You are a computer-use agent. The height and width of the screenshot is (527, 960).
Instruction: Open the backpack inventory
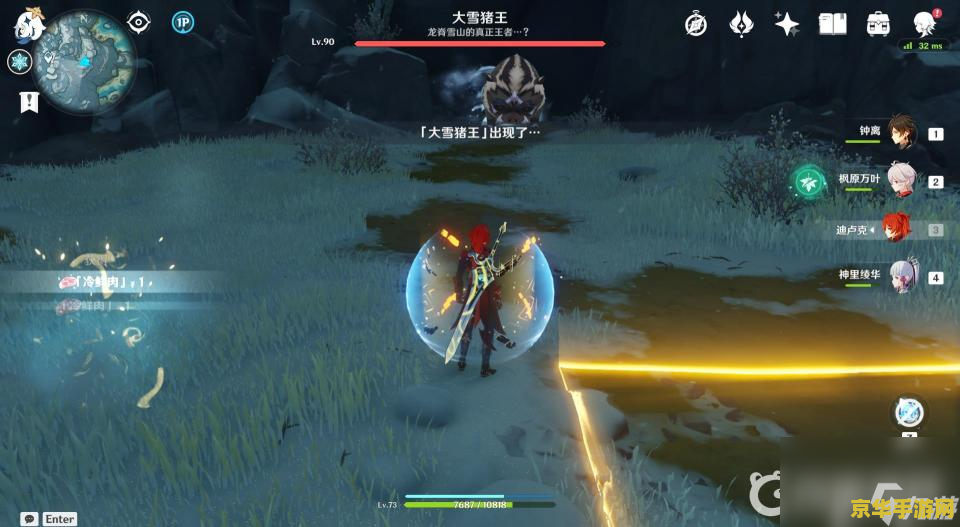[x=878, y=24]
